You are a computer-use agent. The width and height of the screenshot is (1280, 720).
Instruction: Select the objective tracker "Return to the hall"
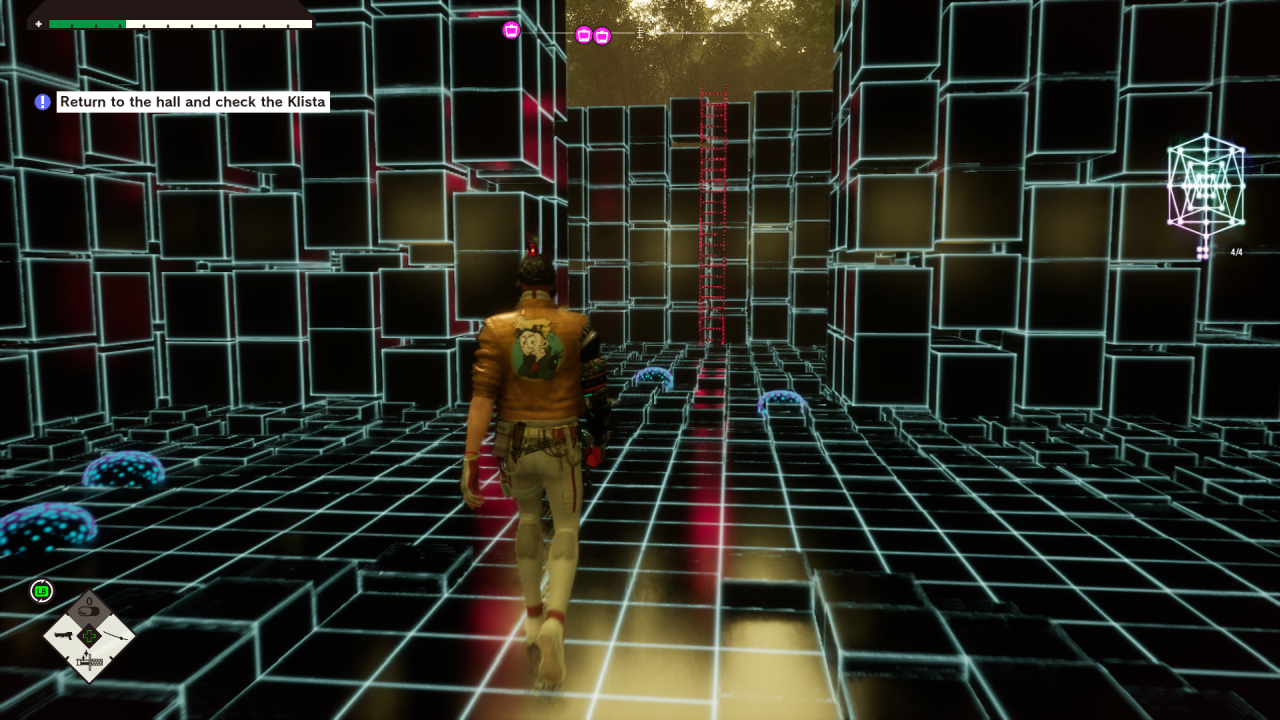tap(193, 102)
